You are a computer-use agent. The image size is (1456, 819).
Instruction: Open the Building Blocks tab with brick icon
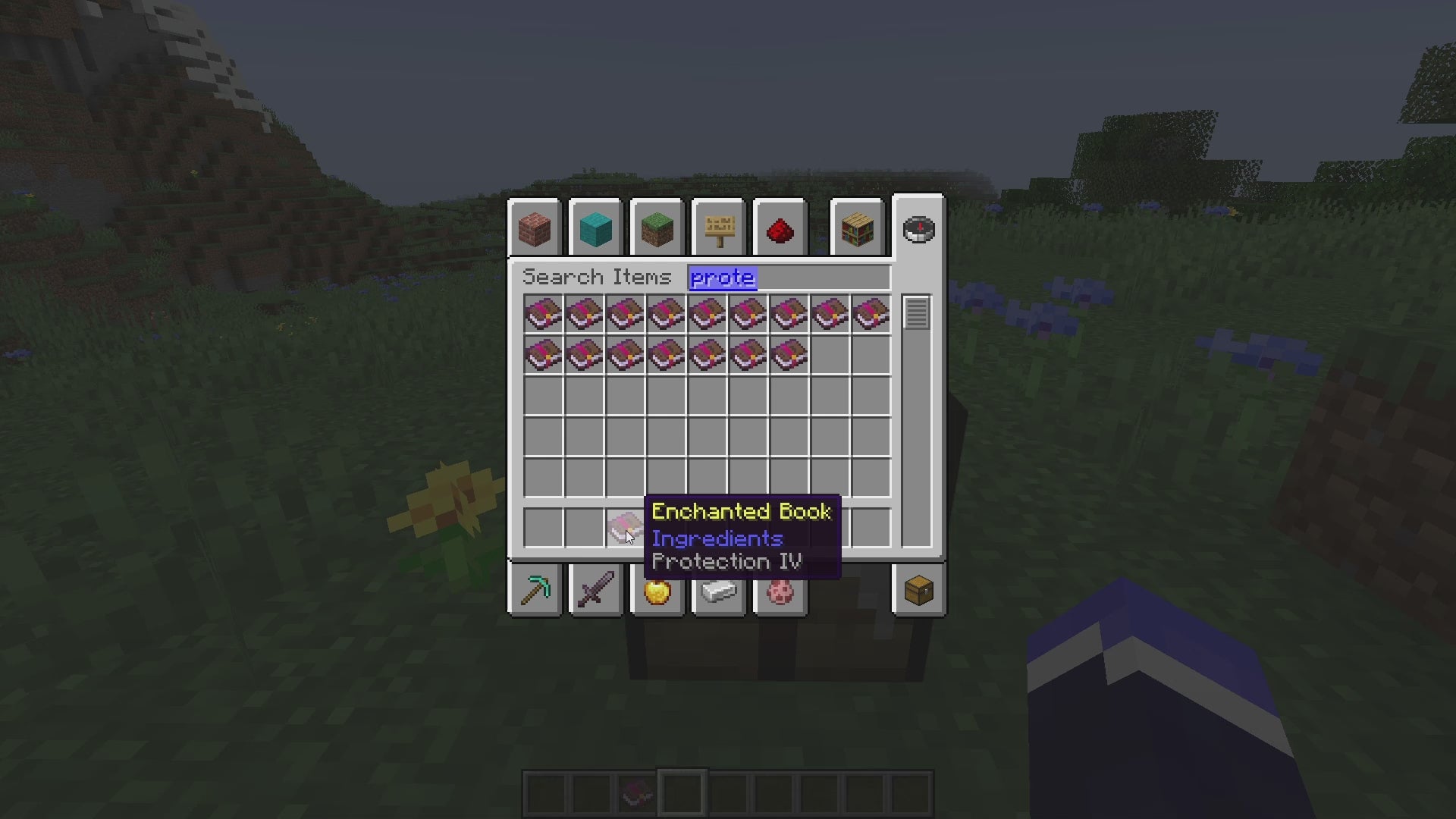[x=535, y=230]
